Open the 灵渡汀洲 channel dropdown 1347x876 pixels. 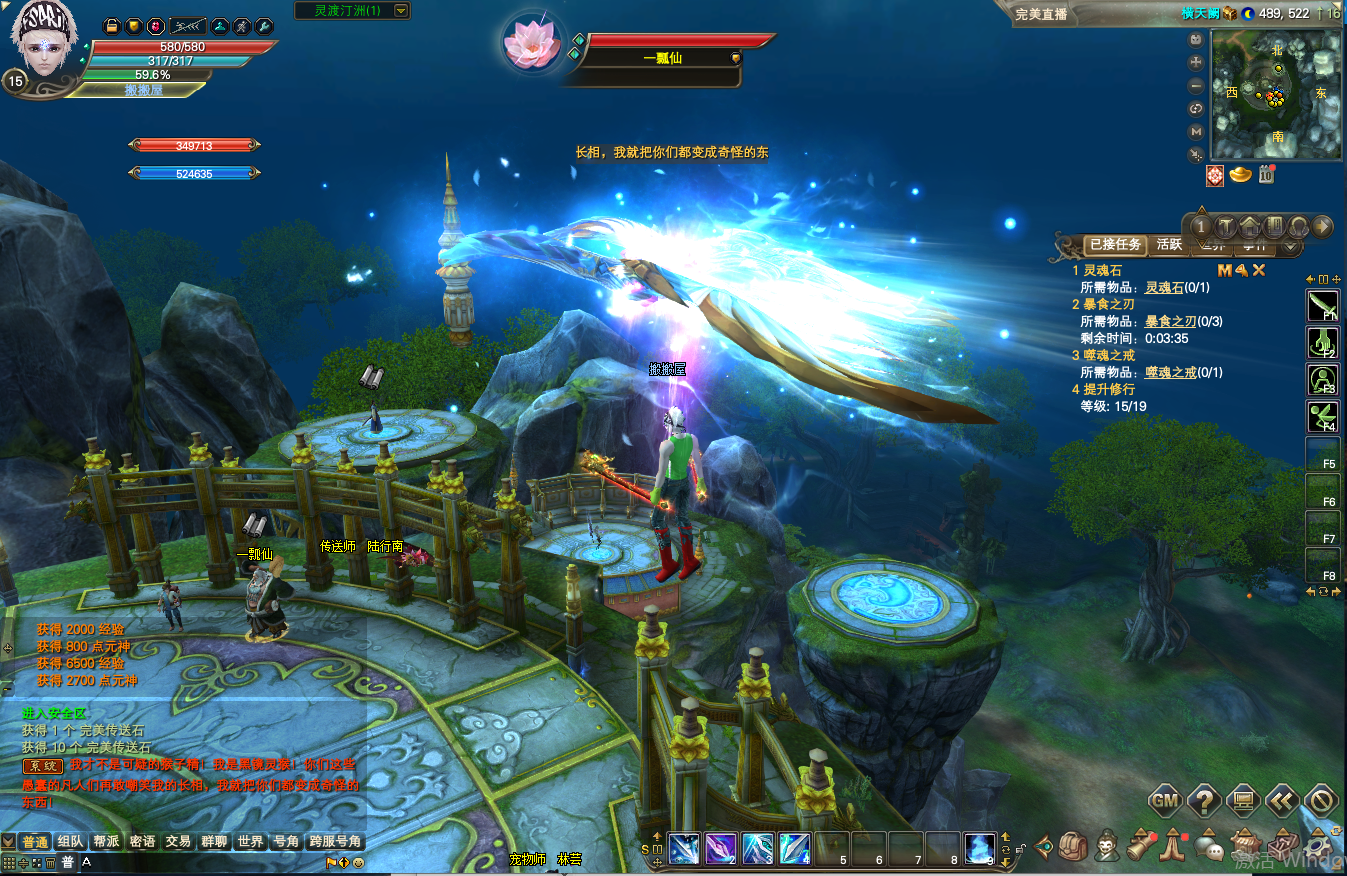click(401, 11)
